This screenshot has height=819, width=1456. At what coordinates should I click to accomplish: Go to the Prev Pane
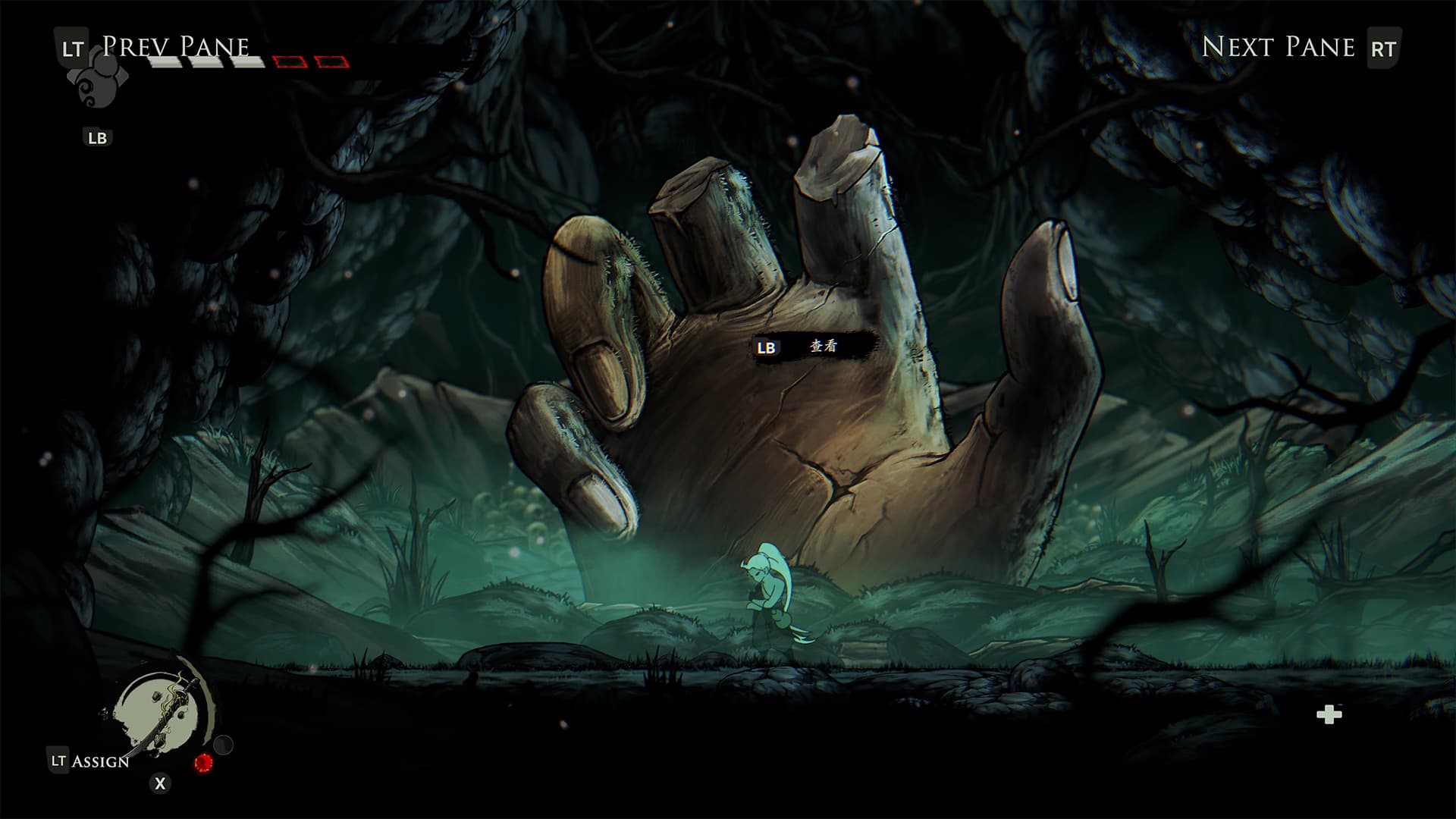point(174,47)
